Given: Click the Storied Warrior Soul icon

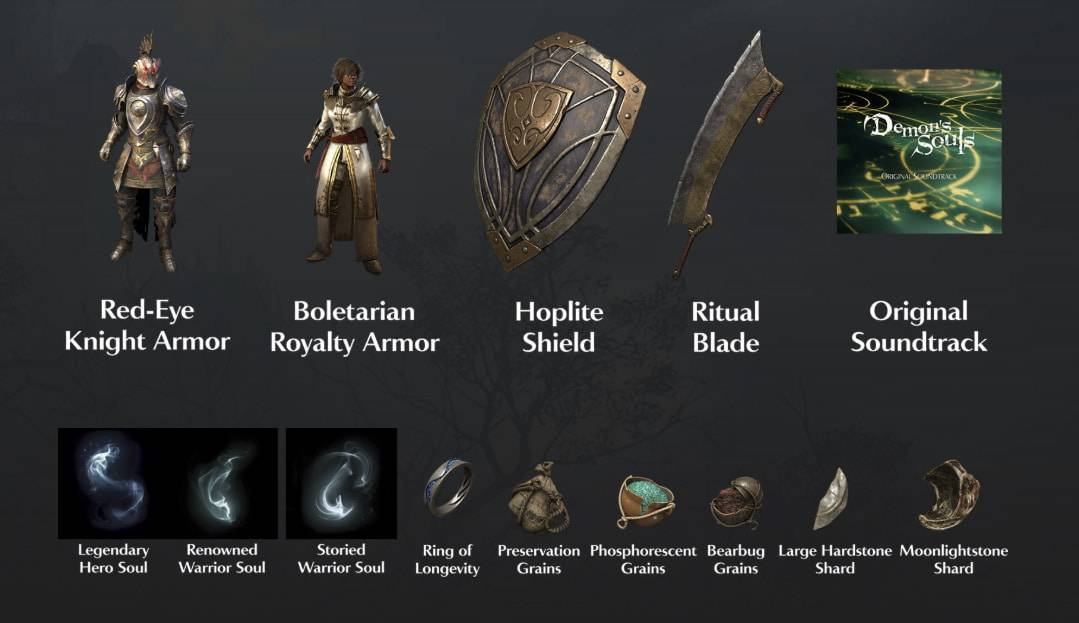Looking at the screenshot, I should pyautogui.click(x=341, y=484).
